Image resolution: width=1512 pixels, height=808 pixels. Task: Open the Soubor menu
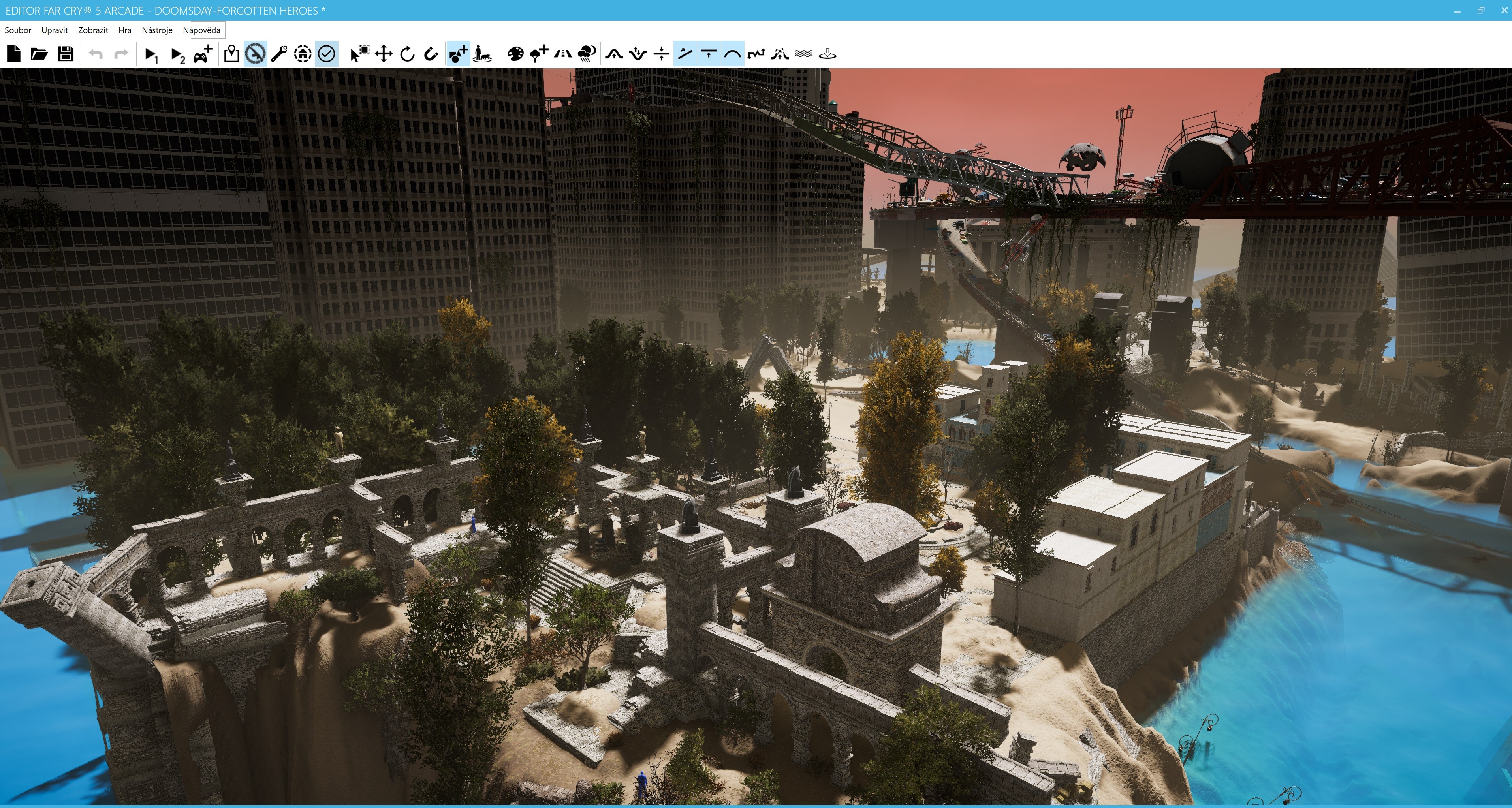[18, 30]
